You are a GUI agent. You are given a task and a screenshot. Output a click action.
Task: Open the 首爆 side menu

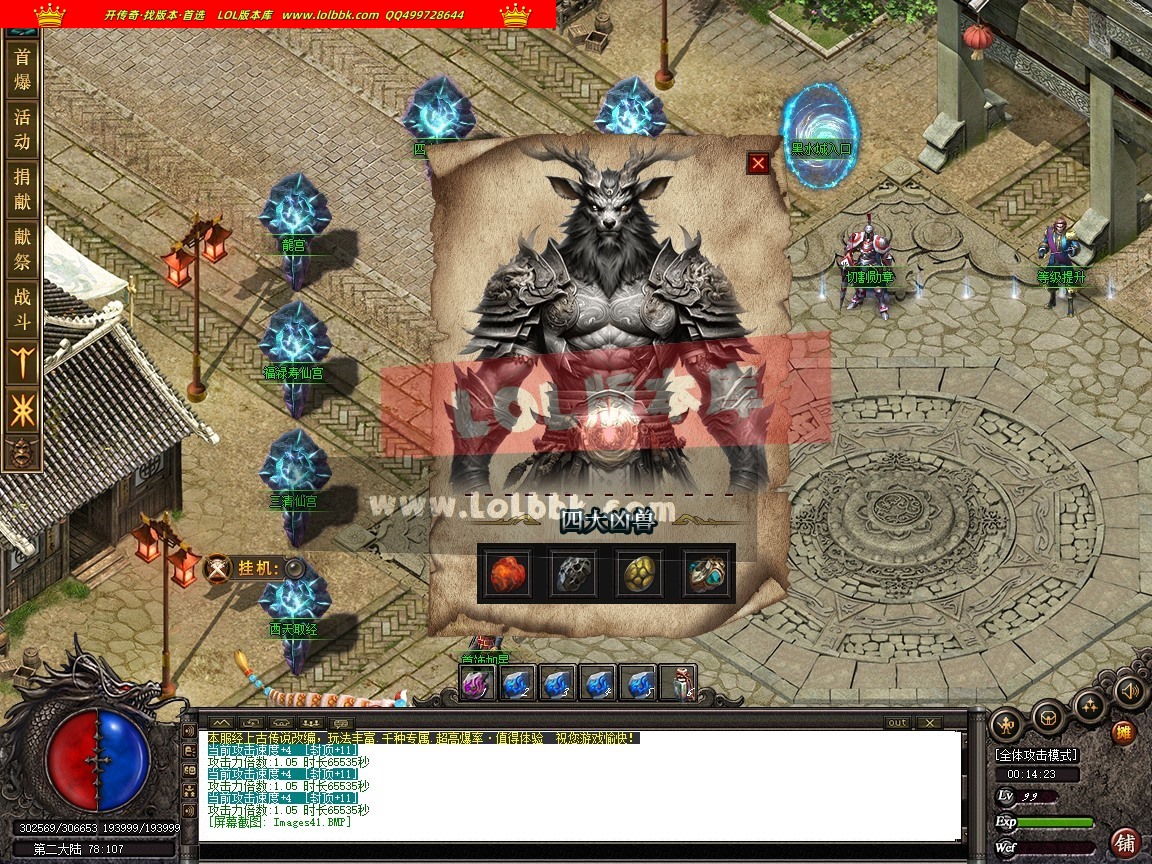(x=22, y=69)
